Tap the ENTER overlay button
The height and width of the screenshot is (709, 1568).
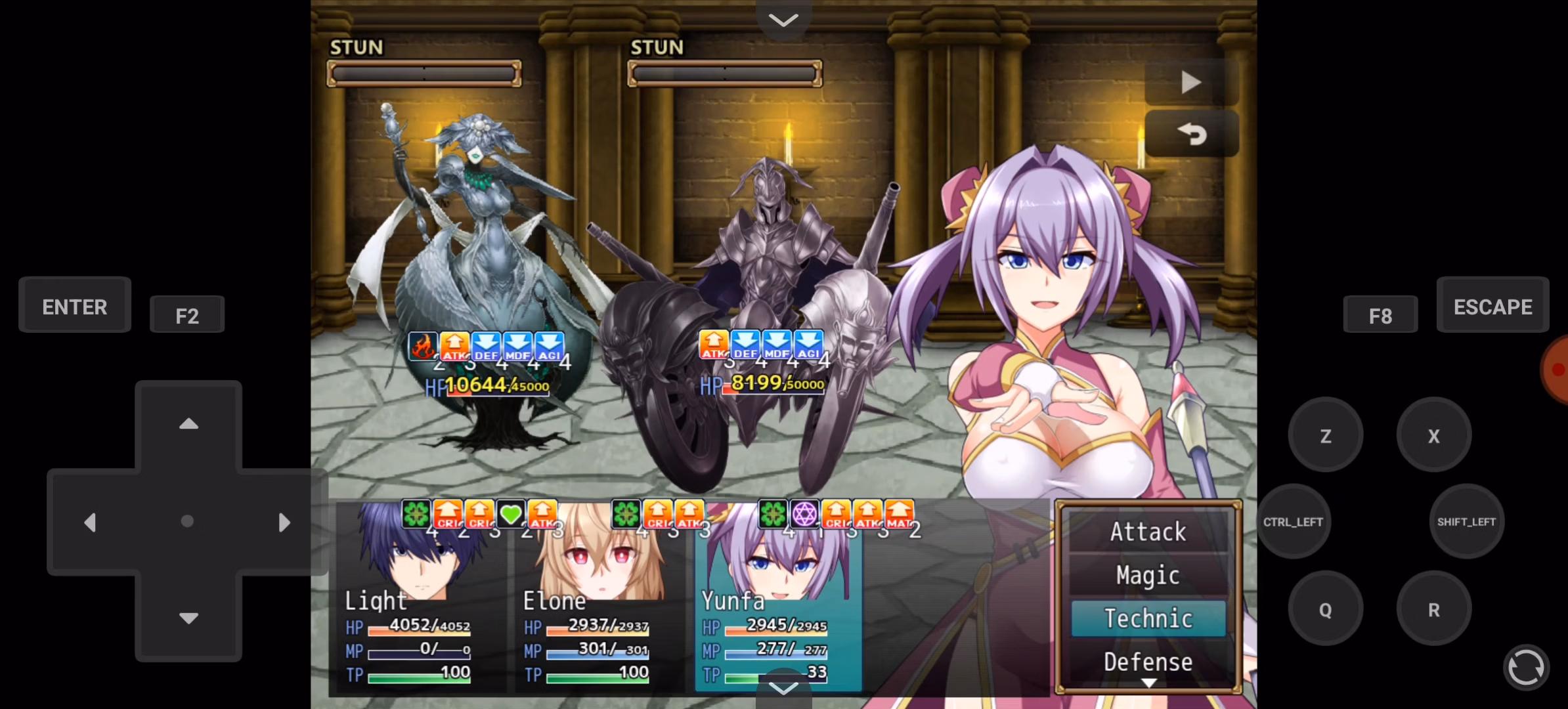(x=75, y=306)
